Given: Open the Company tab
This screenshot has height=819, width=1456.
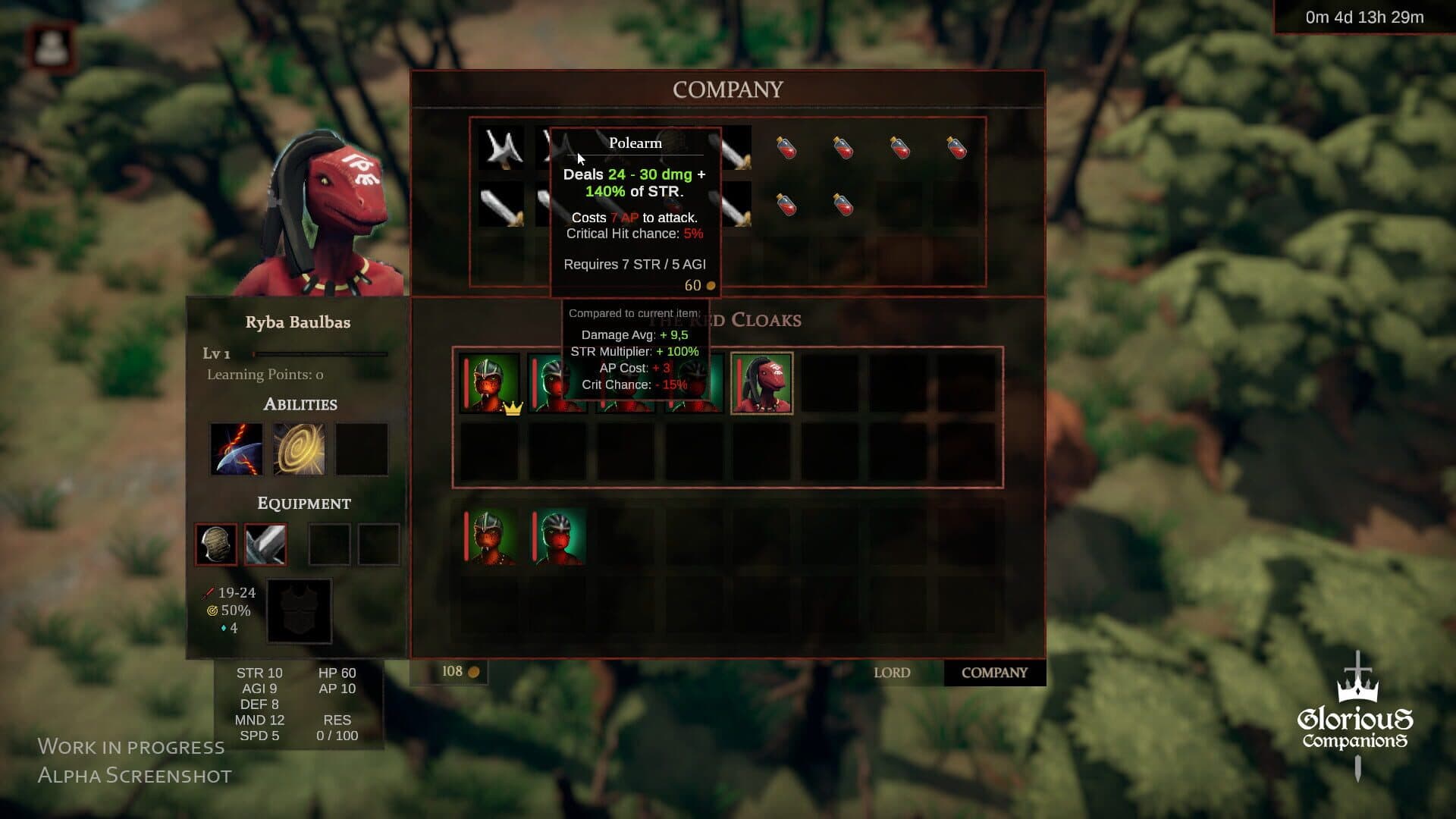Looking at the screenshot, I should (994, 673).
